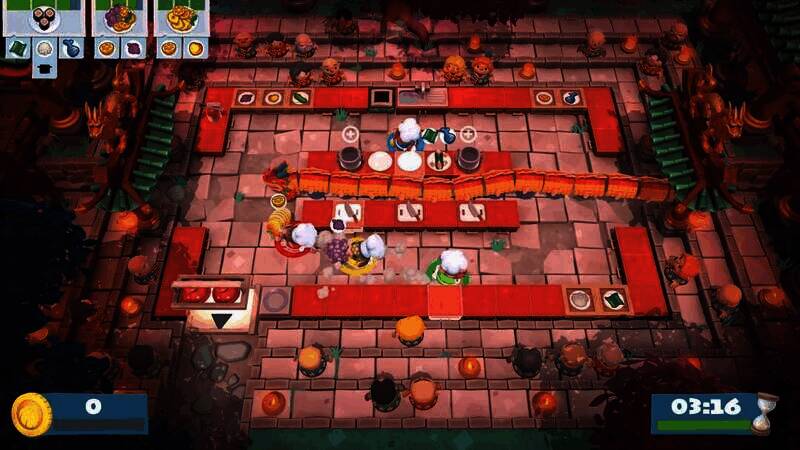Click the cooking pot icon under the rice
Screen dimensions: 800x450
click(x=45, y=67)
